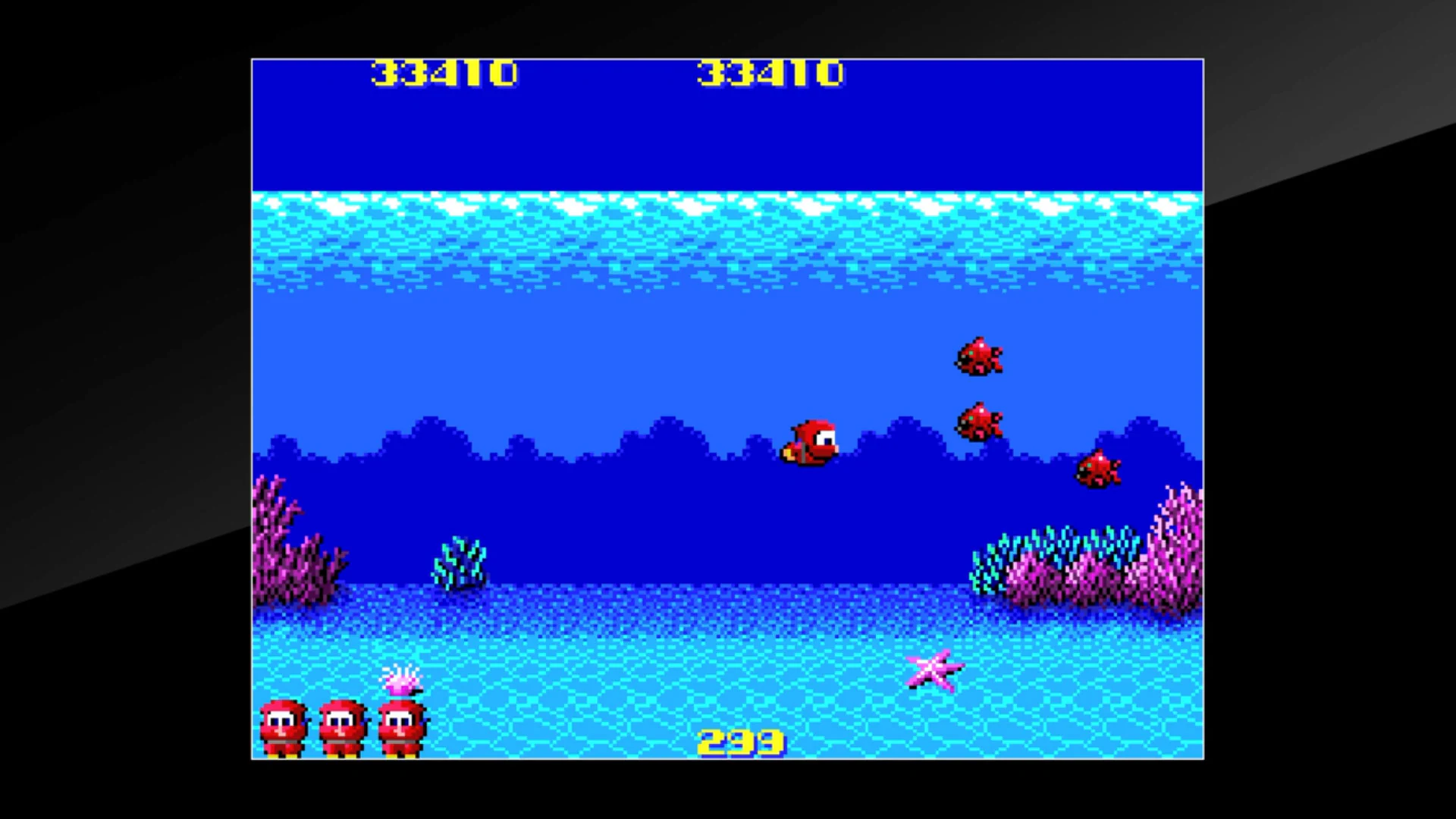Click the red player fish character
Viewport: 1456px width, 819px height.
coord(811,444)
